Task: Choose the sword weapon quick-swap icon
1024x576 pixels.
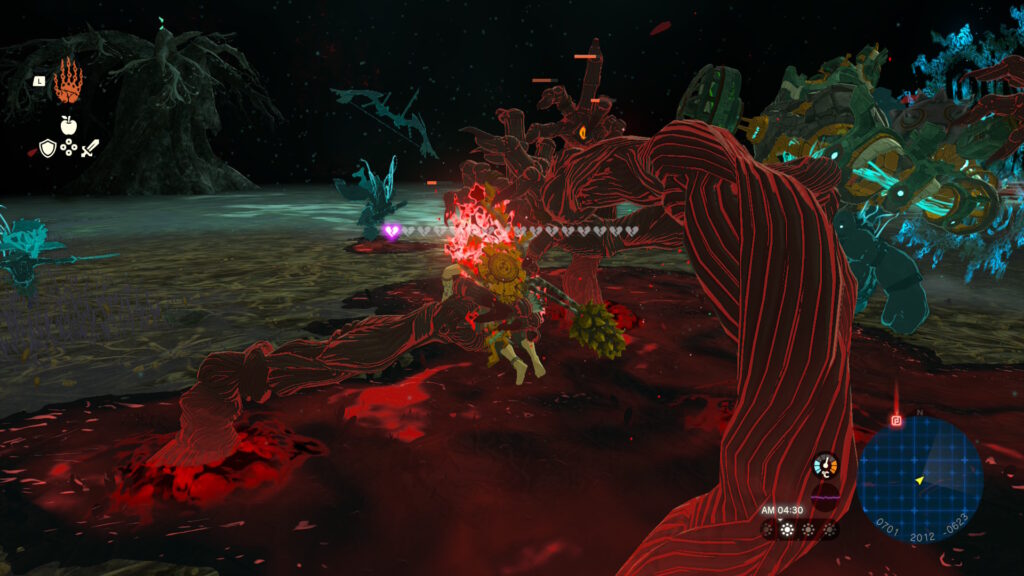Action: tap(90, 149)
